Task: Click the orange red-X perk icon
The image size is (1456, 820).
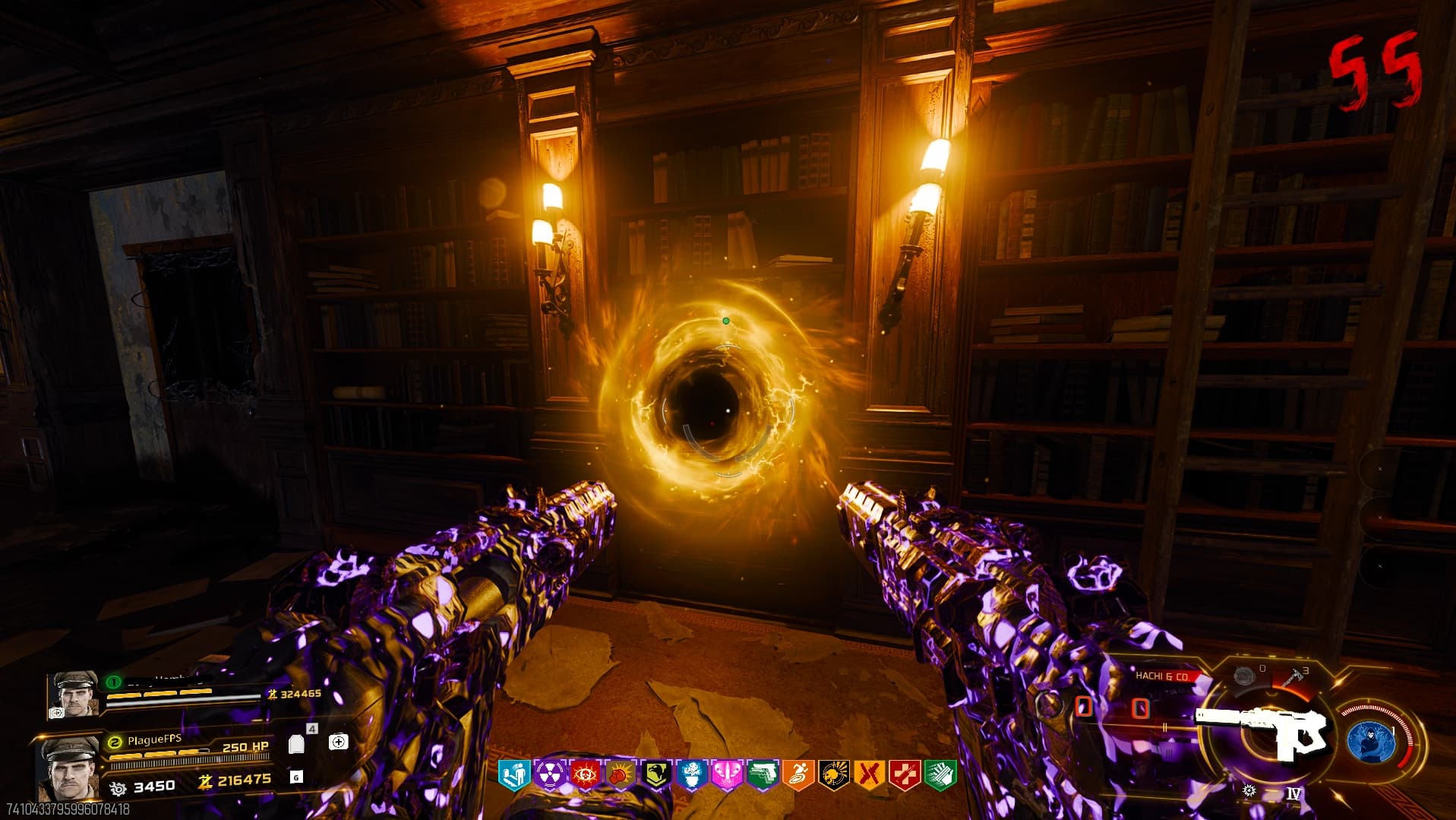Action: [869, 774]
